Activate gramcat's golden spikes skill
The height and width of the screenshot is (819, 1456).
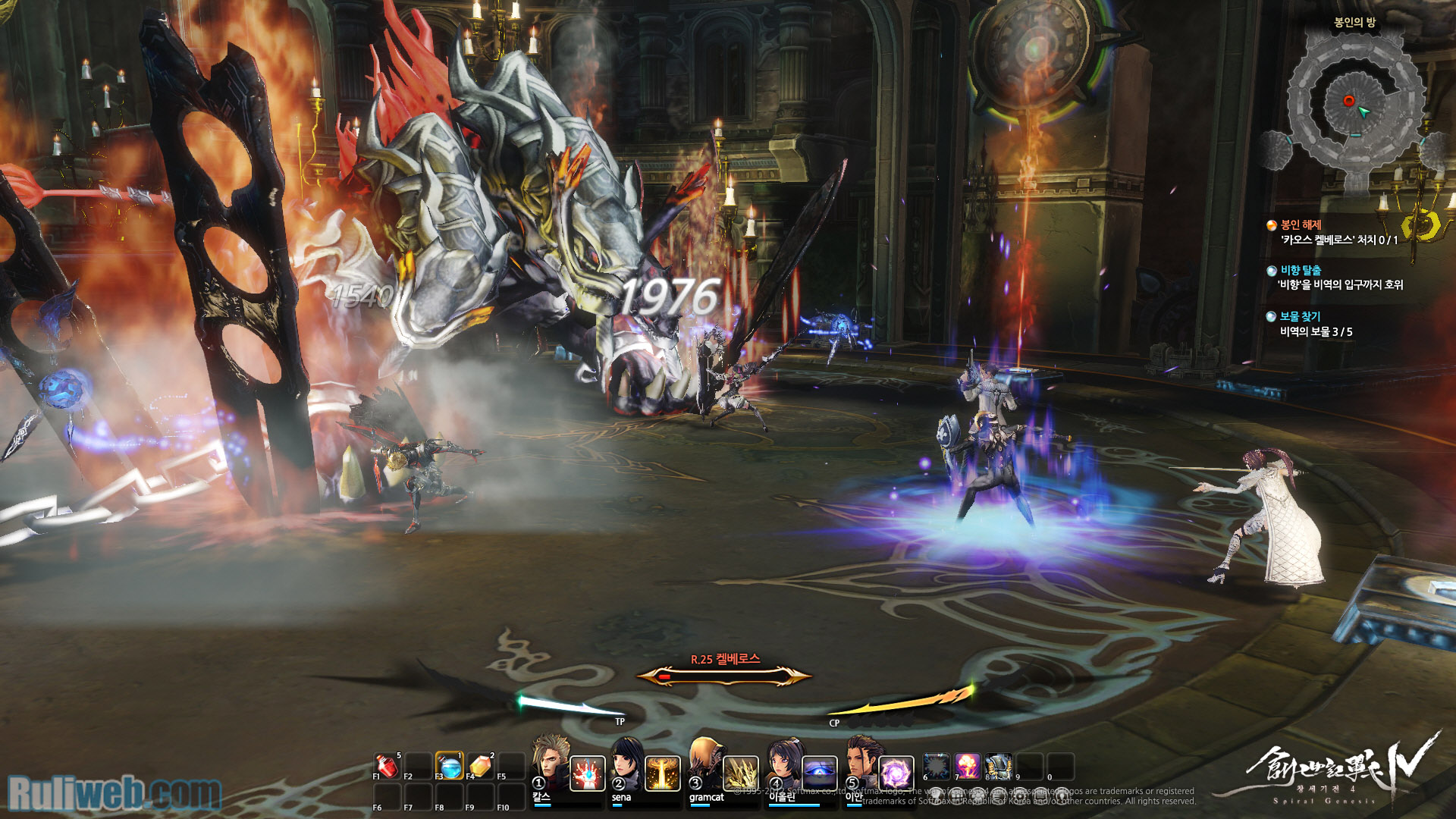point(740,773)
